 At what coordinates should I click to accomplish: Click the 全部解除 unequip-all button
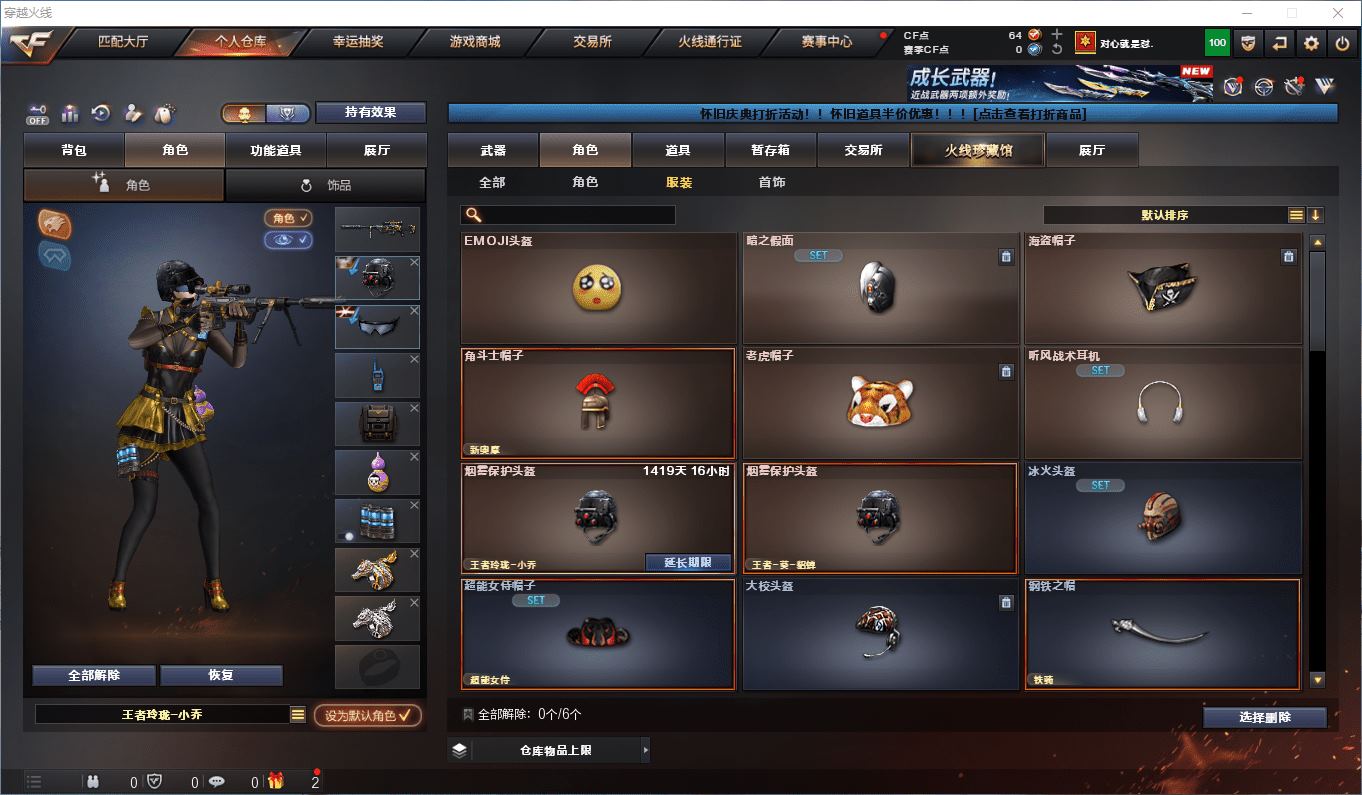(94, 675)
